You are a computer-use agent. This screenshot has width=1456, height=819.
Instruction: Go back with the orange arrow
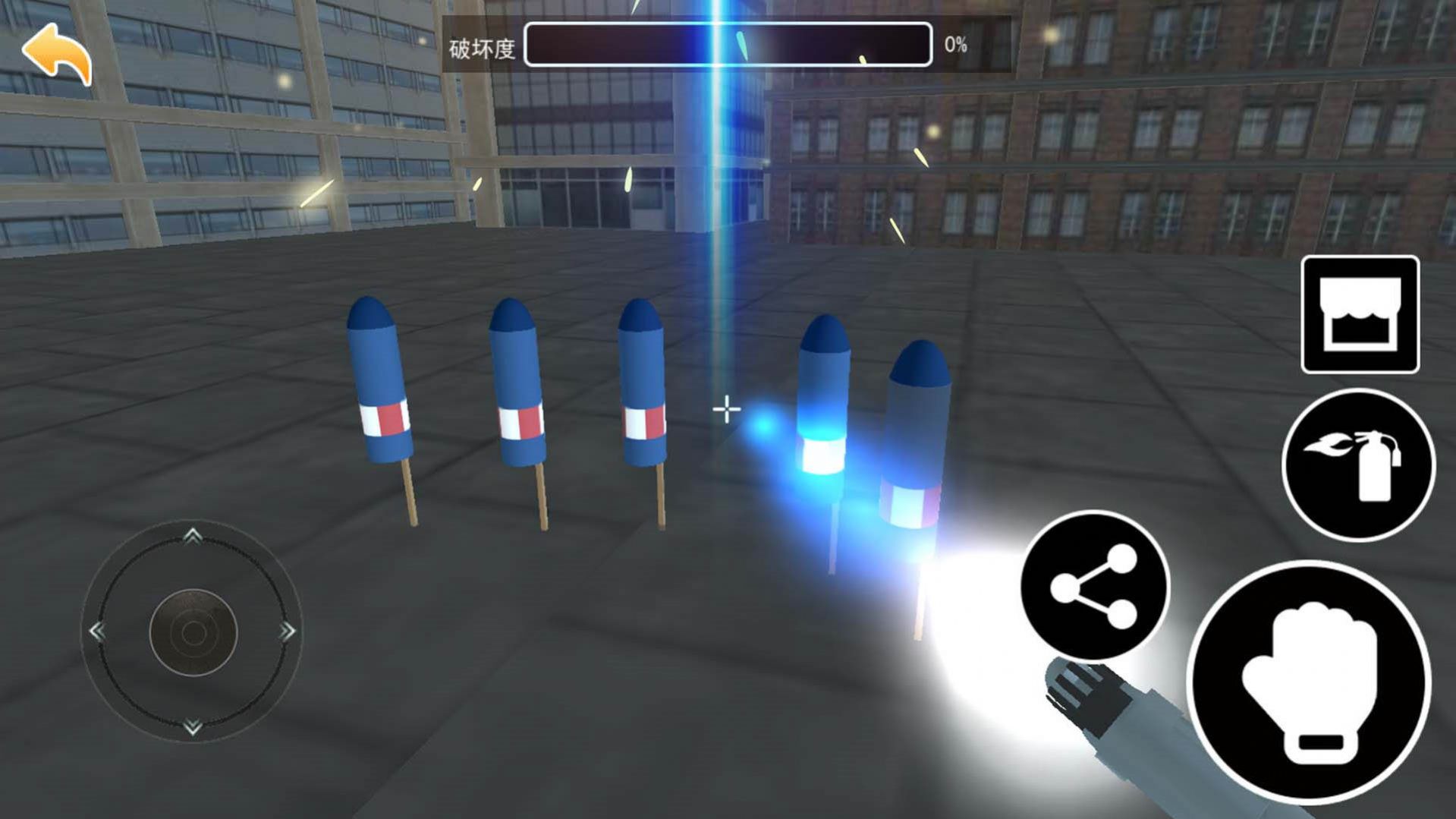[57, 53]
